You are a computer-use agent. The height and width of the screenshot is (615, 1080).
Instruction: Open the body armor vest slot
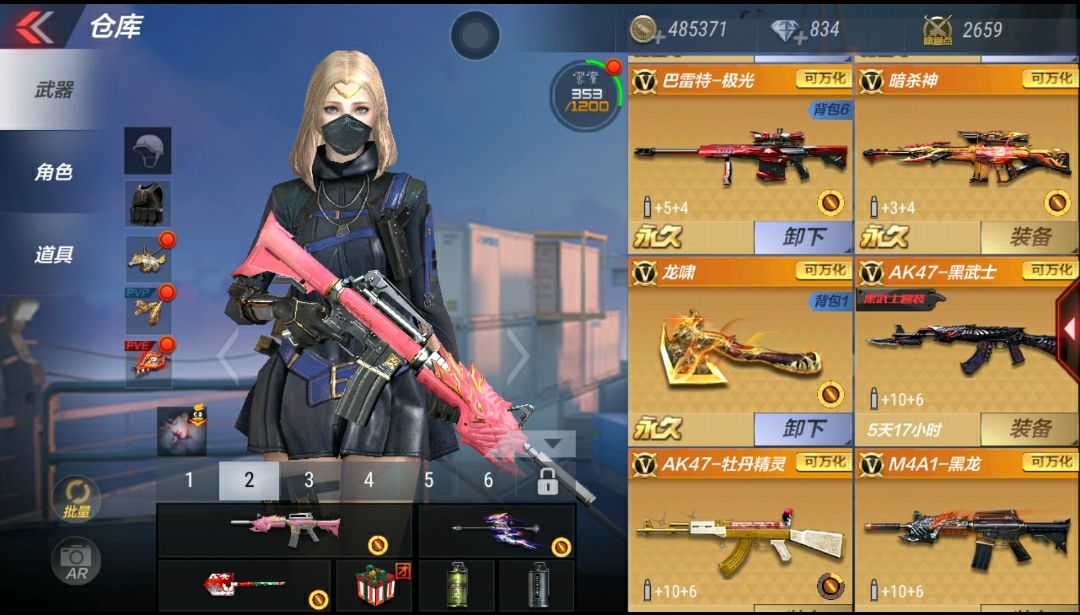click(148, 203)
